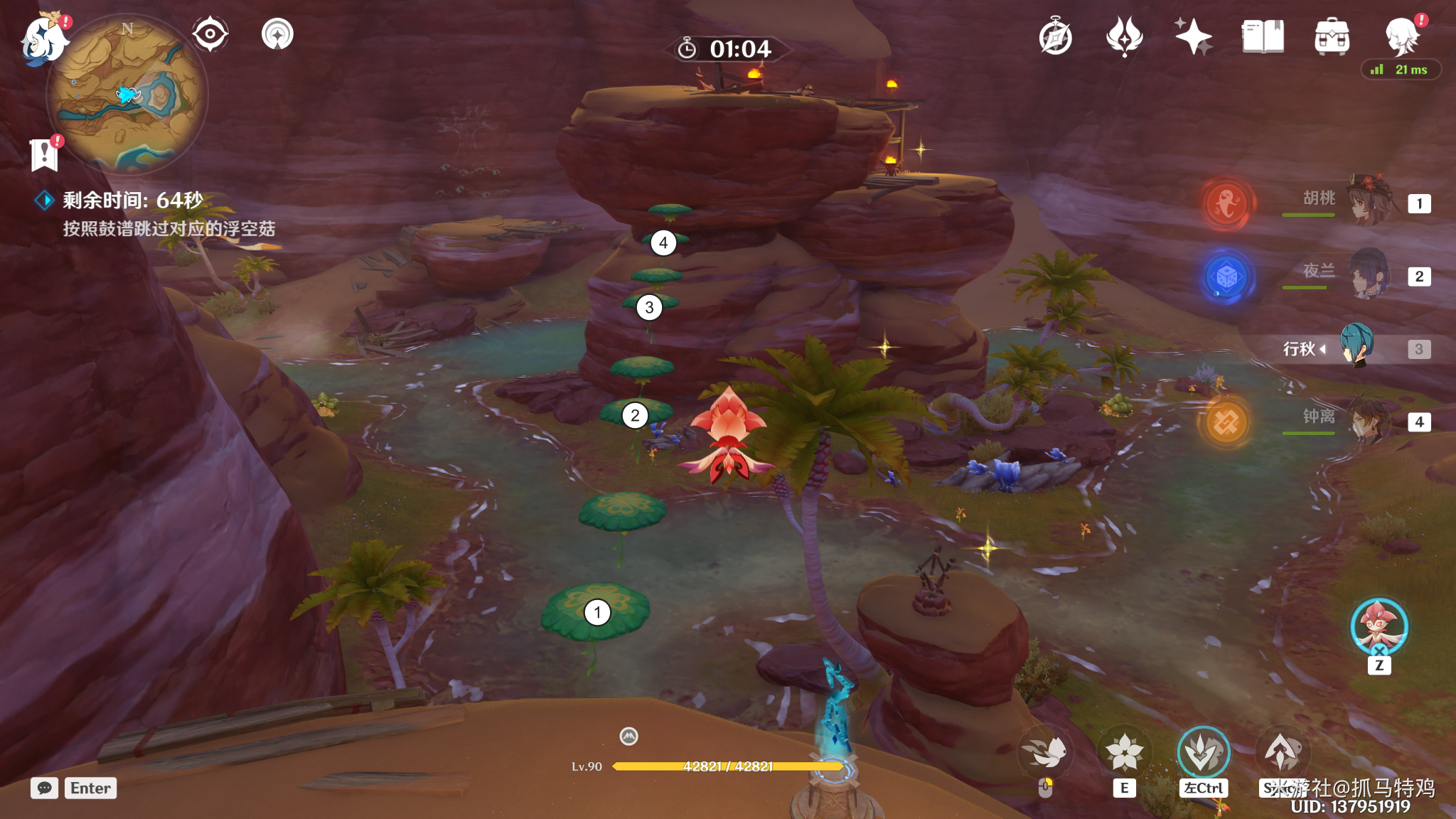Select the time-remaining challenge tracker
1456x819 pixels.
click(x=132, y=200)
